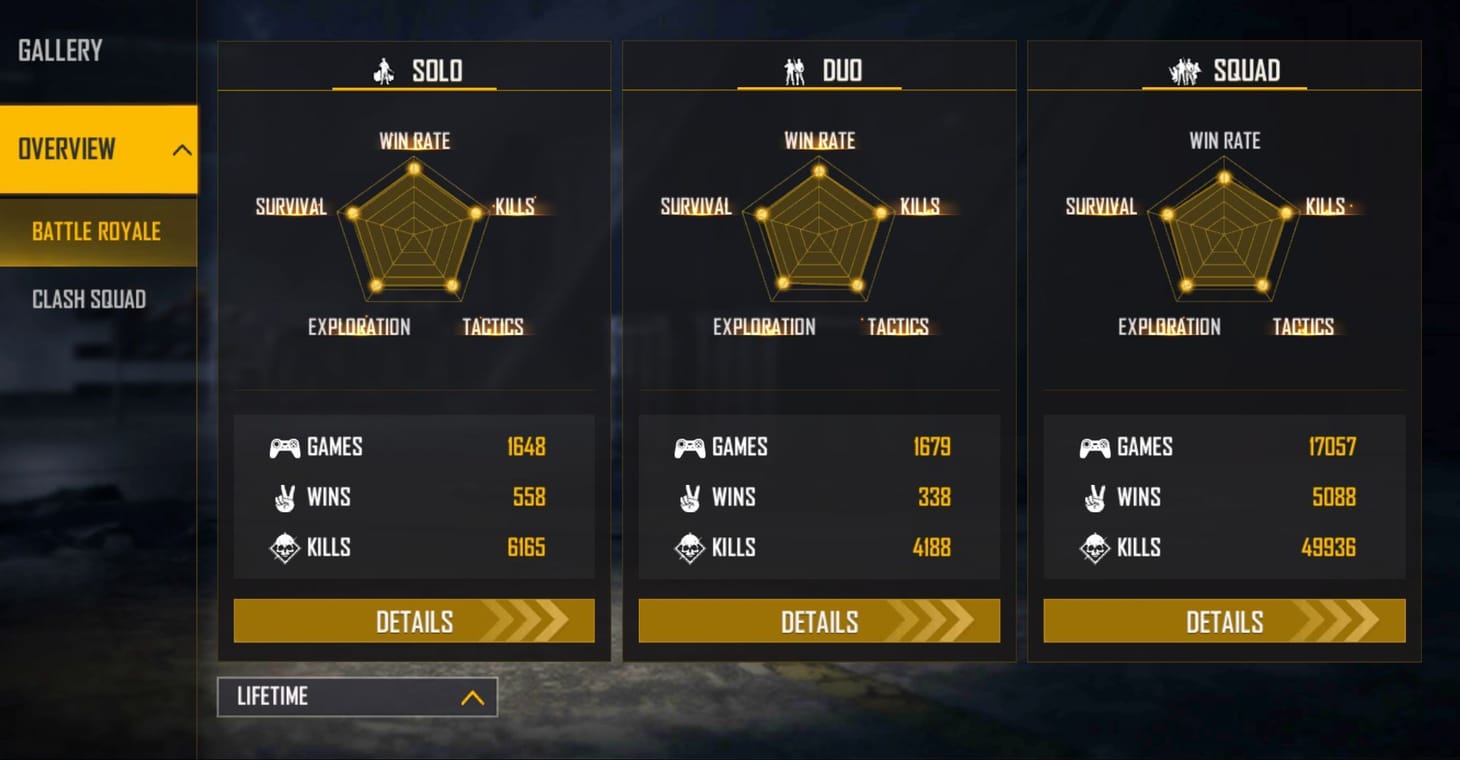Viewport: 1460px width, 760px height.
Task: Click the skull Kills icon on Squad card
Action: pos(1097,547)
